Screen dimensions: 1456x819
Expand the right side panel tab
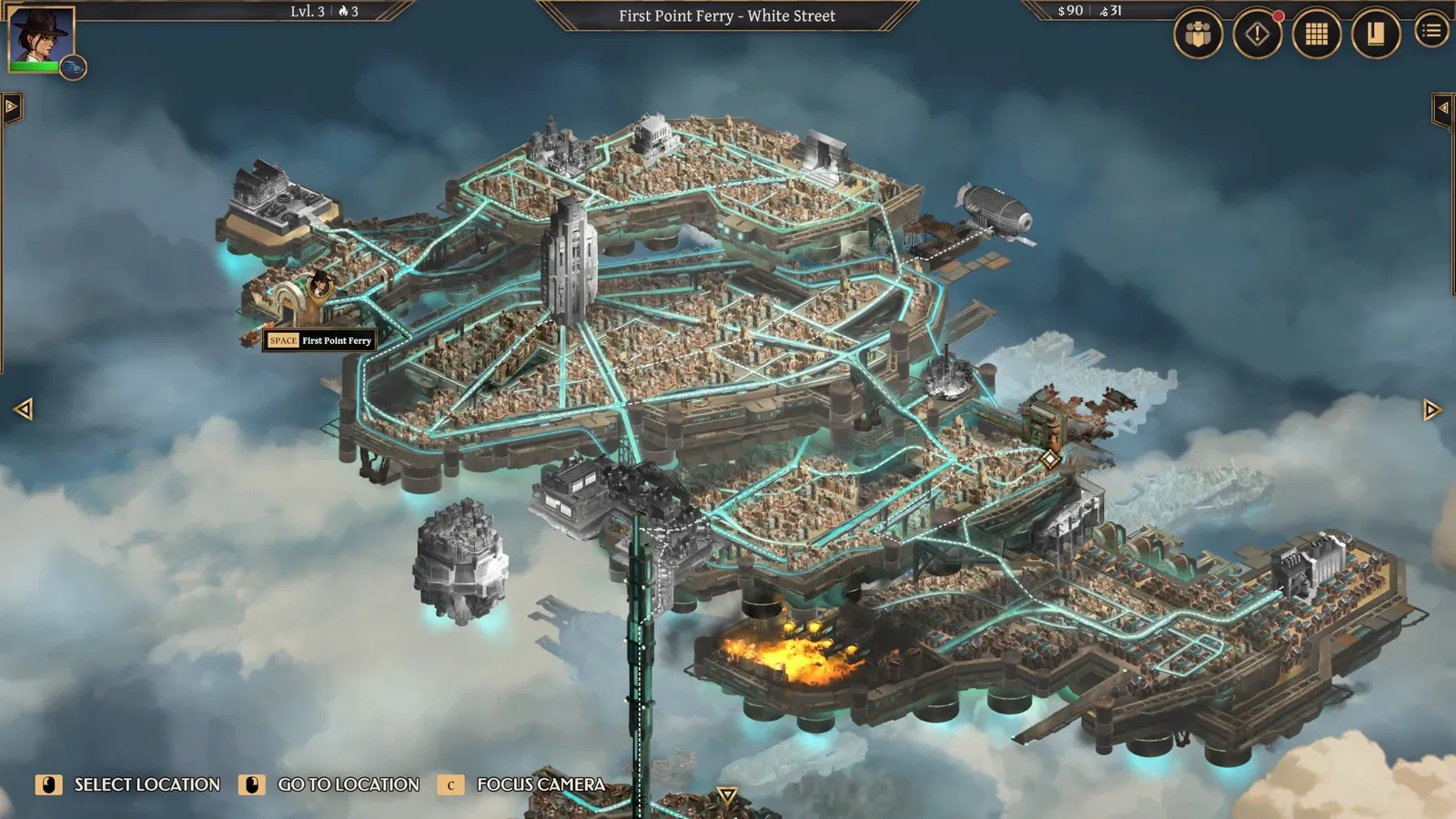1443,108
